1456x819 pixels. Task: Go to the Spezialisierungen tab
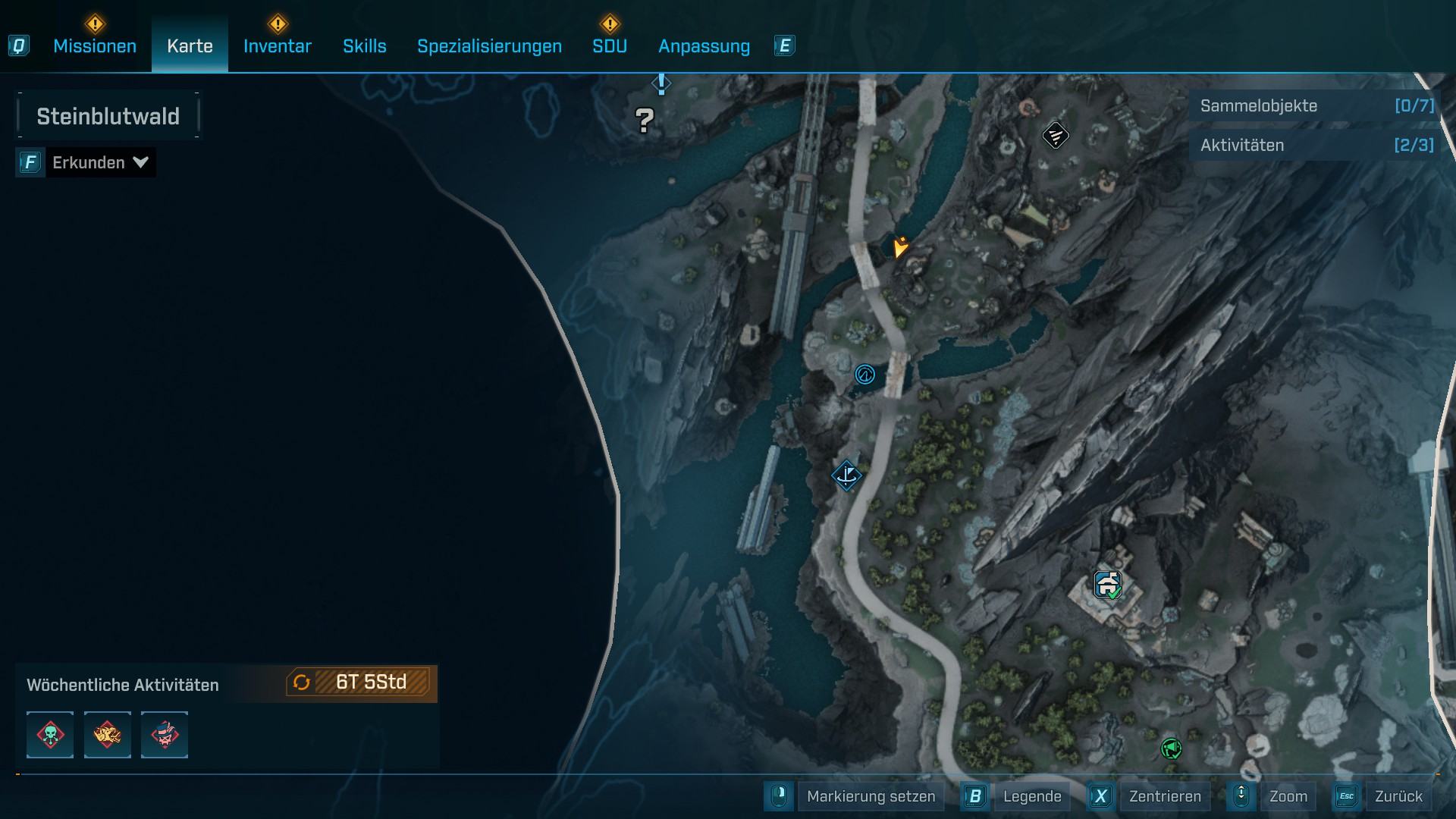point(489,46)
